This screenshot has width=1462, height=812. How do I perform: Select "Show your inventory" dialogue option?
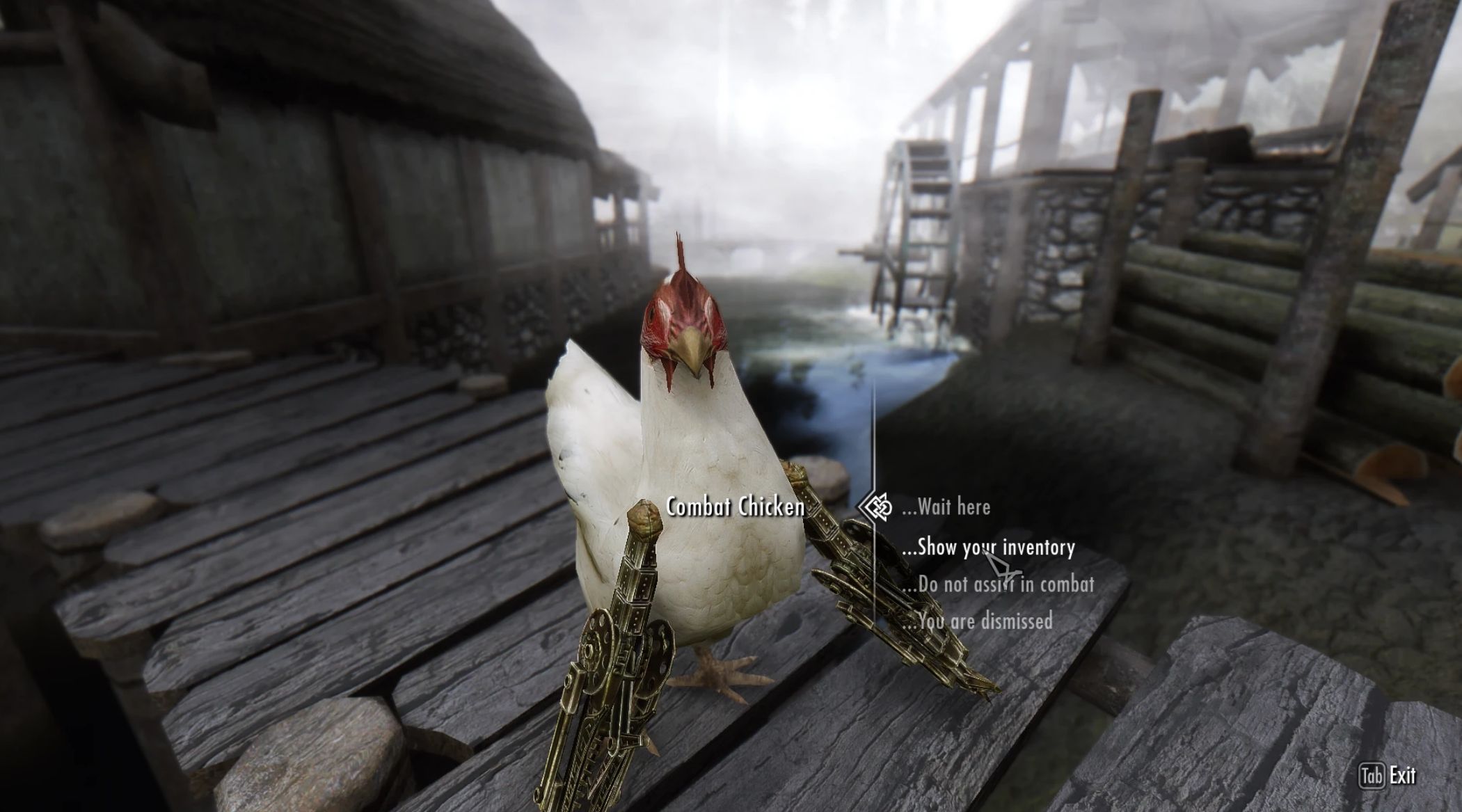tap(988, 548)
